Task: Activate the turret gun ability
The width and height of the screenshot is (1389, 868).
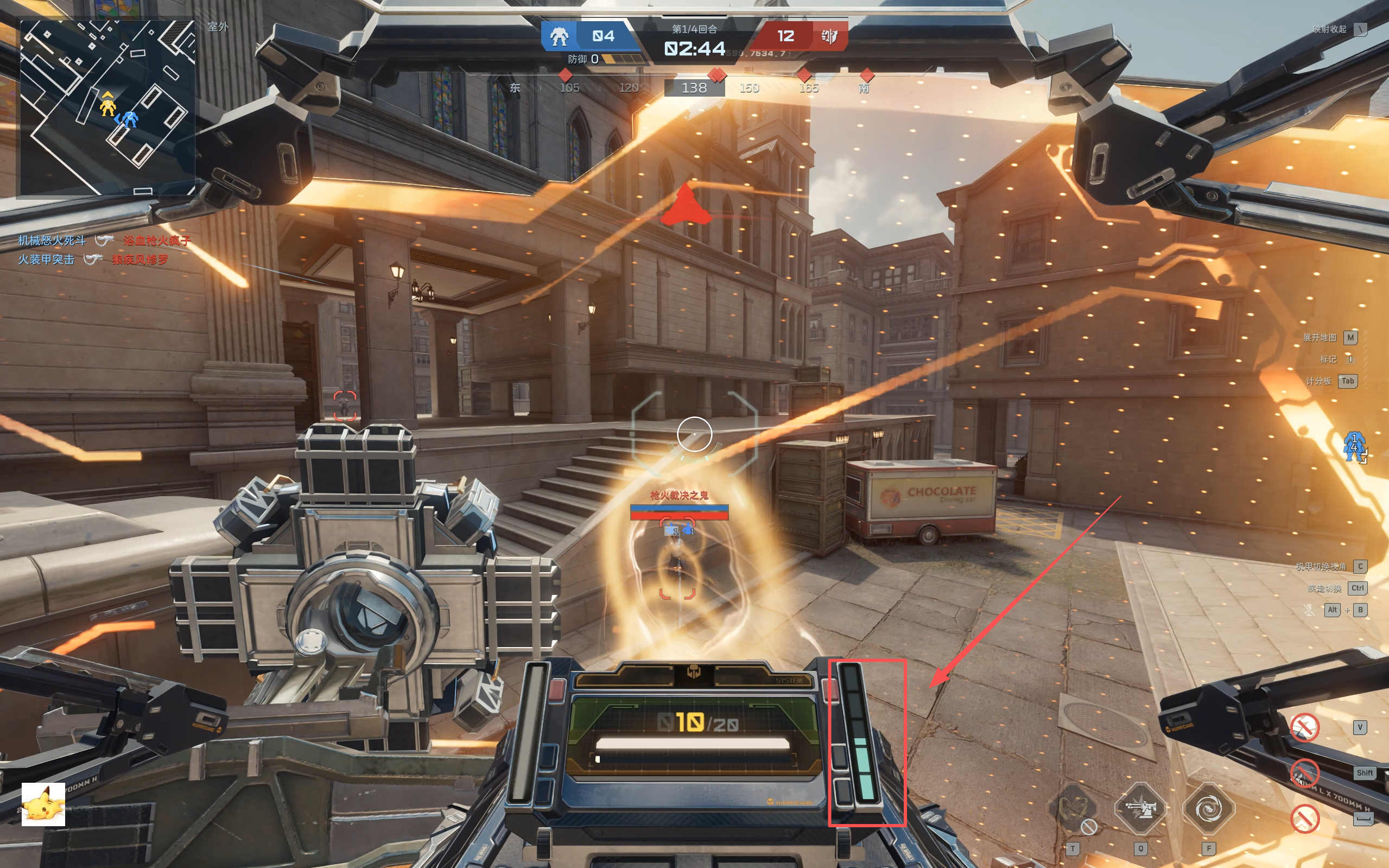Action: click(1140, 809)
